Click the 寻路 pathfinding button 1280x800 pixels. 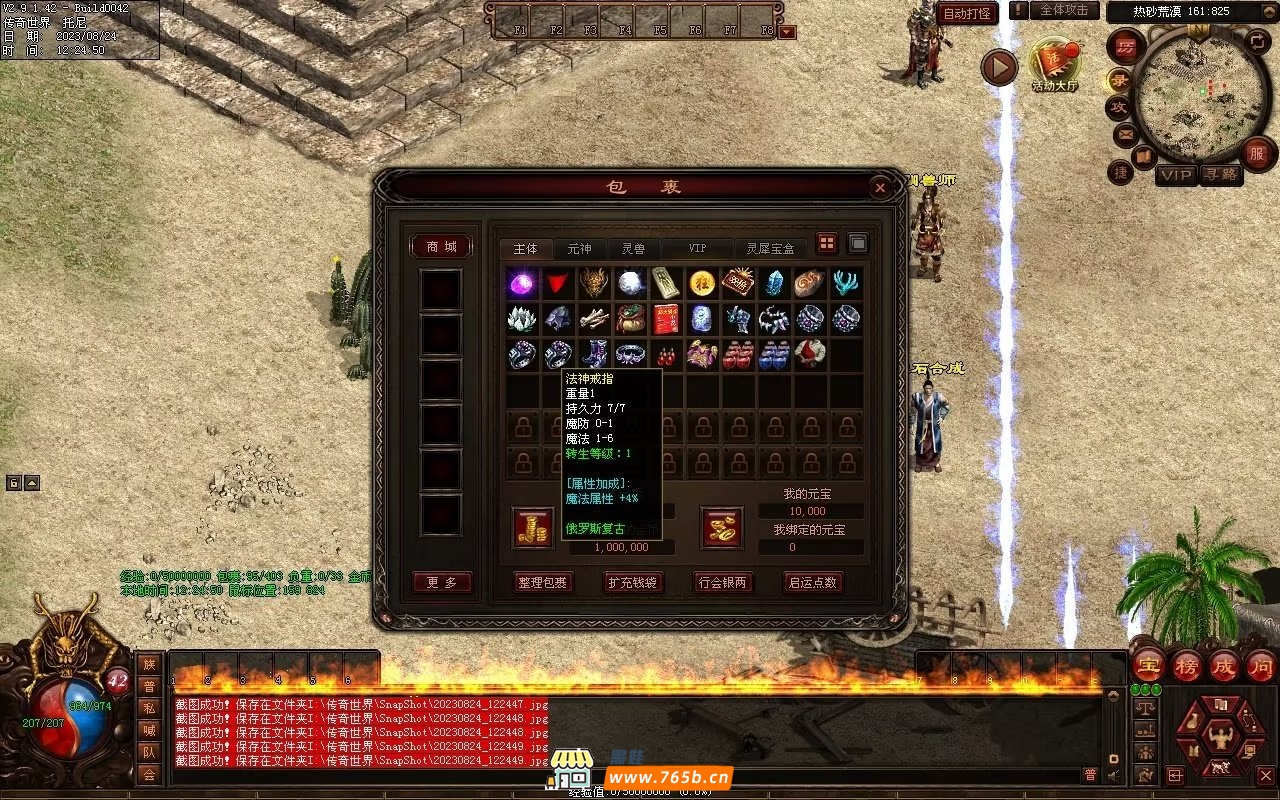(1219, 175)
